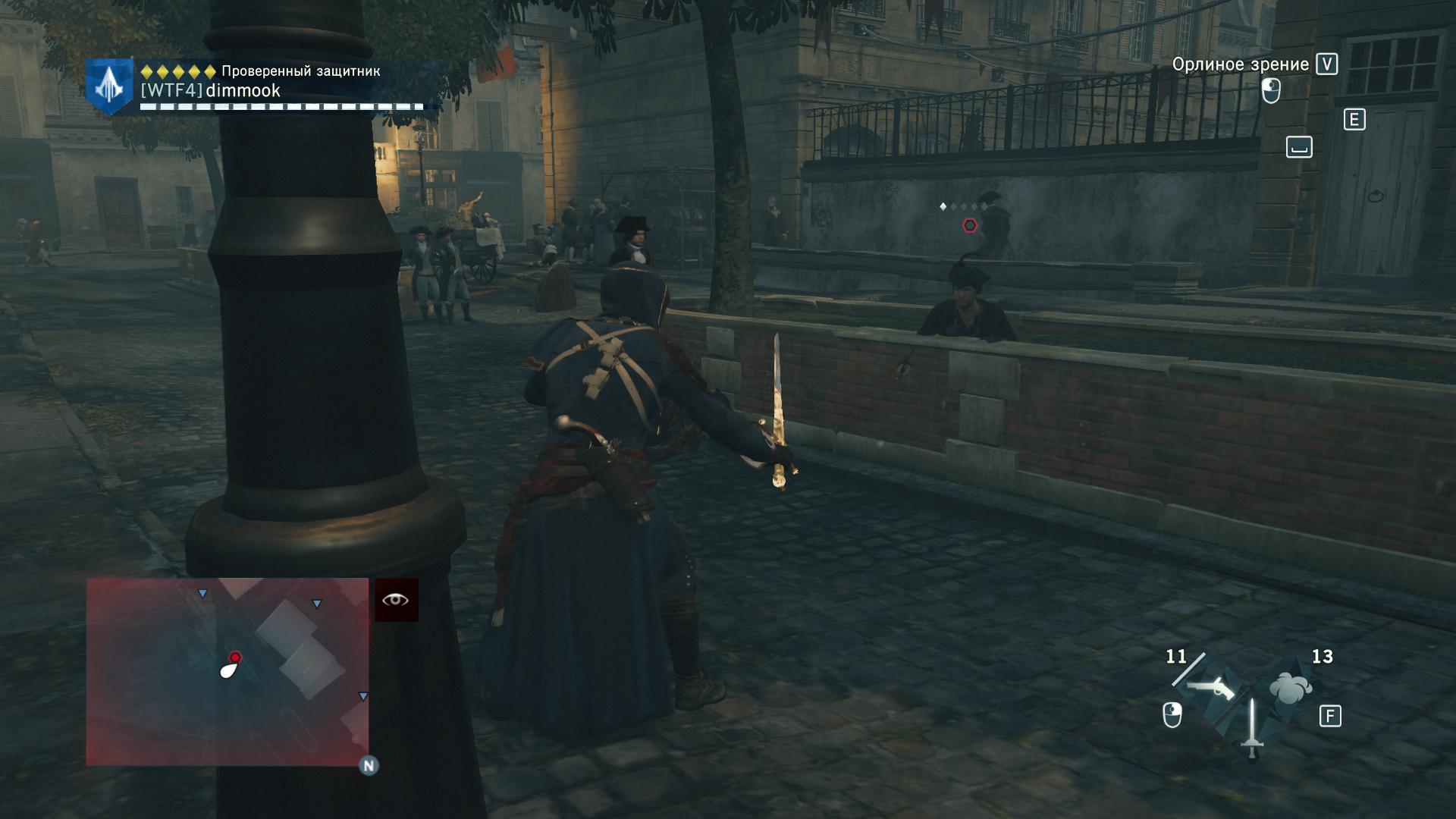The image size is (1456, 819).
Task: Select the smoke bomb icon
Action: 1290,687
